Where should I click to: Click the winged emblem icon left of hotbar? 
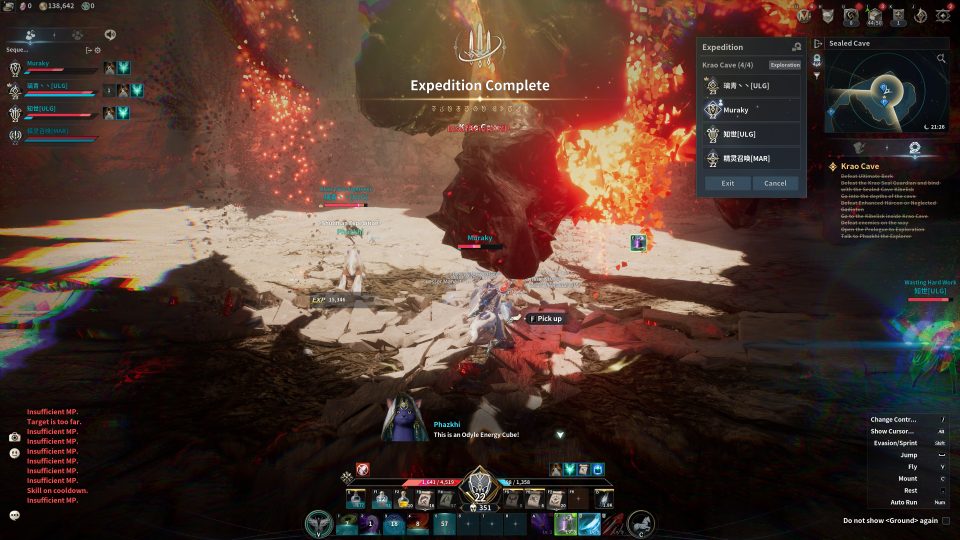[x=321, y=523]
